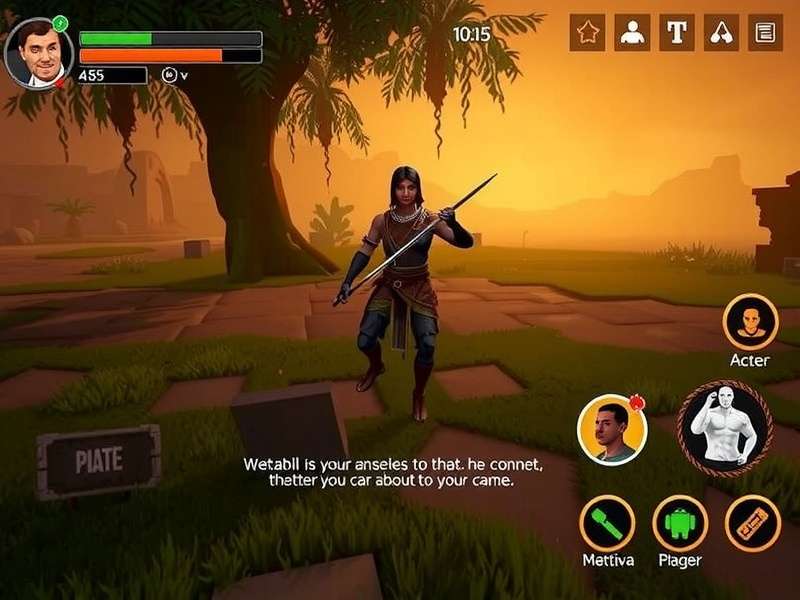Tap the Acter face button
The height and width of the screenshot is (600, 800).
click(x=750, y=322)
